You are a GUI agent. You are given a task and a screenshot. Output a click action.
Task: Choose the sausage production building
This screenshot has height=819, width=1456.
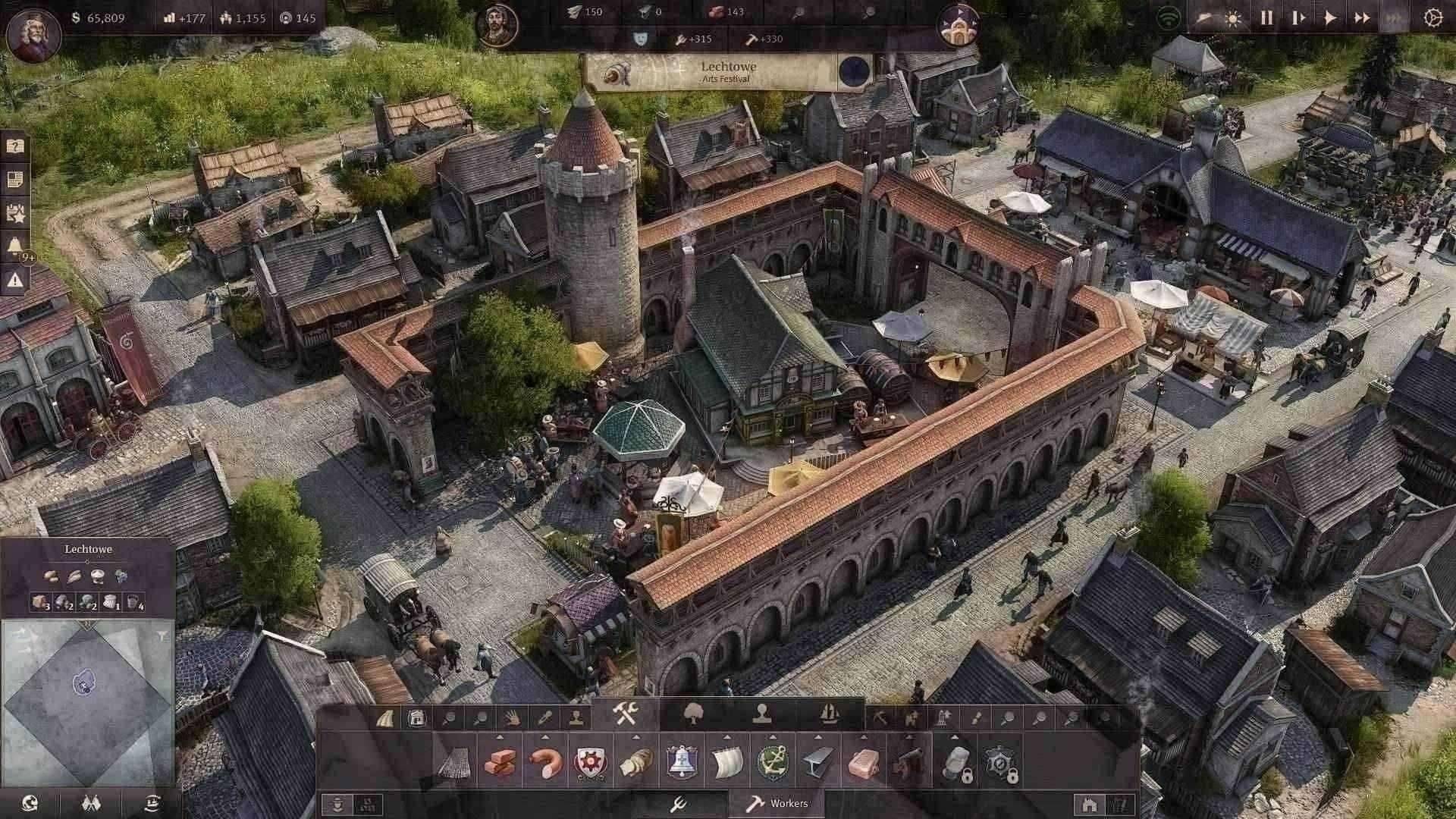point(544,763)
